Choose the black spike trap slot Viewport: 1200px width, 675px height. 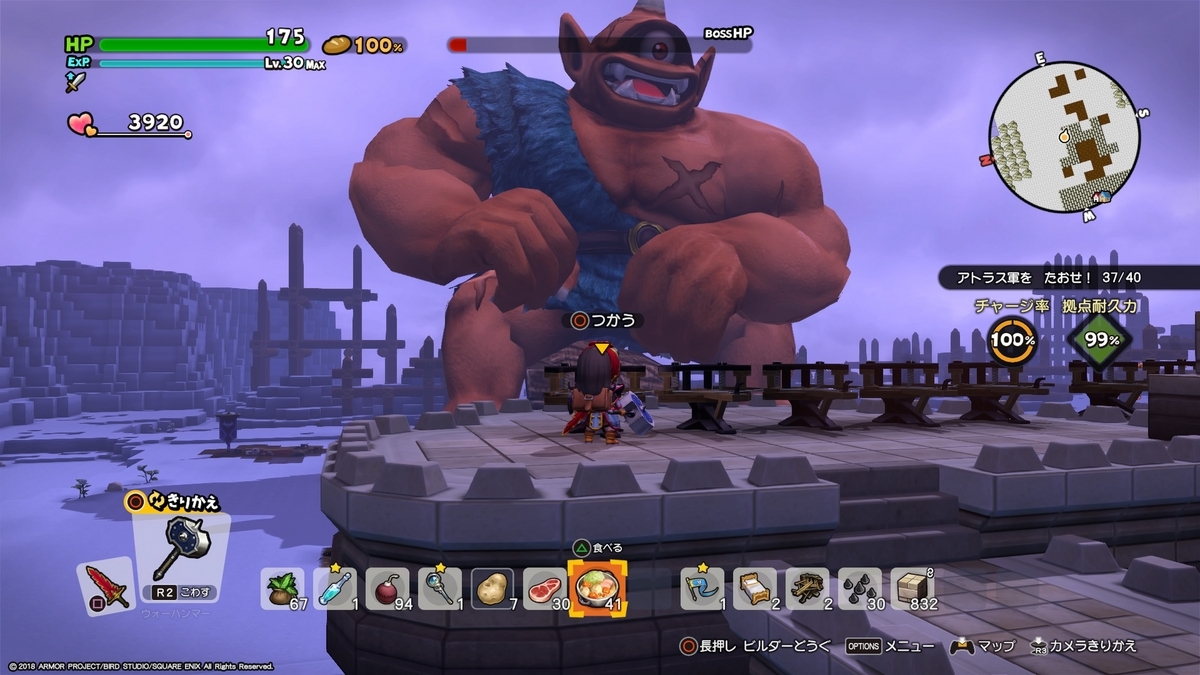(859, 589)
